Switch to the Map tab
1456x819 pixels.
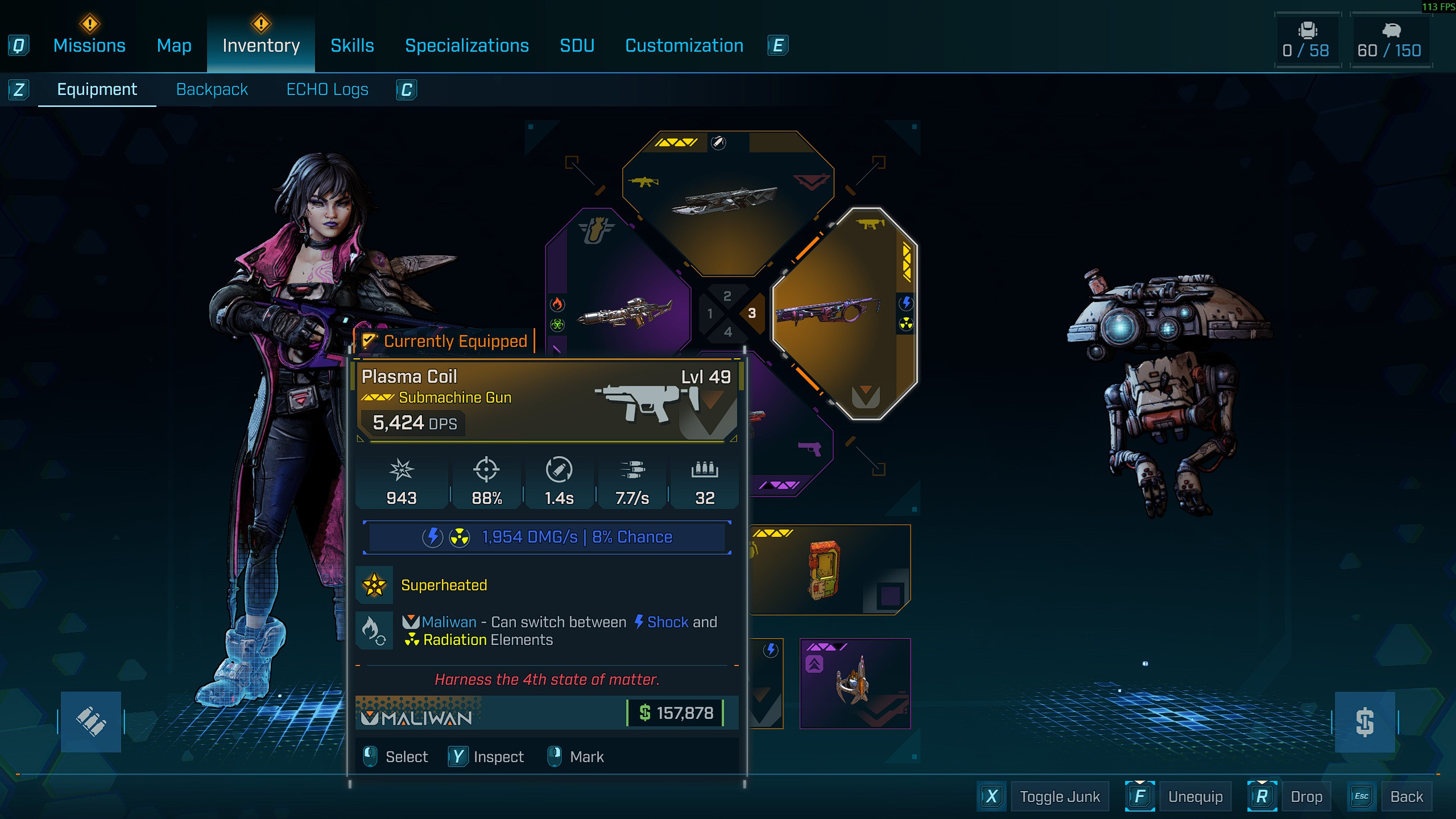tap(174, 45)
